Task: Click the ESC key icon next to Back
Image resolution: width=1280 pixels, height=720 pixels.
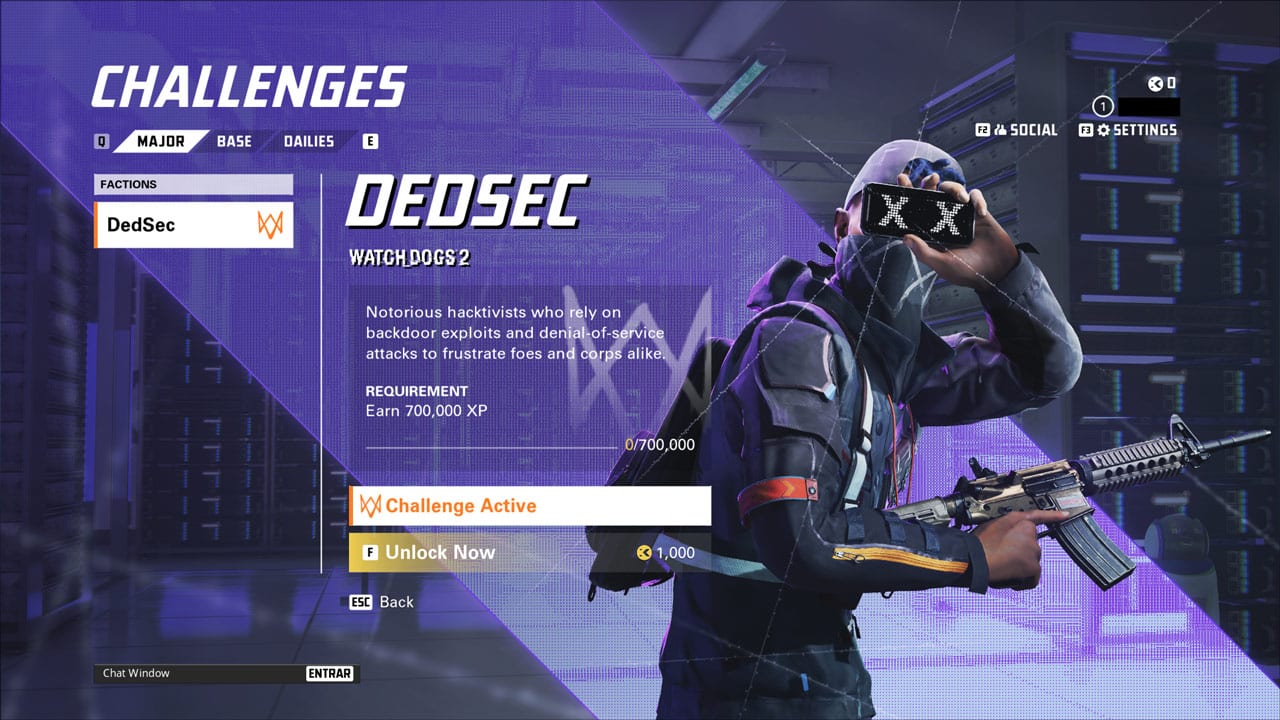Action: click(x=360, y=602)
